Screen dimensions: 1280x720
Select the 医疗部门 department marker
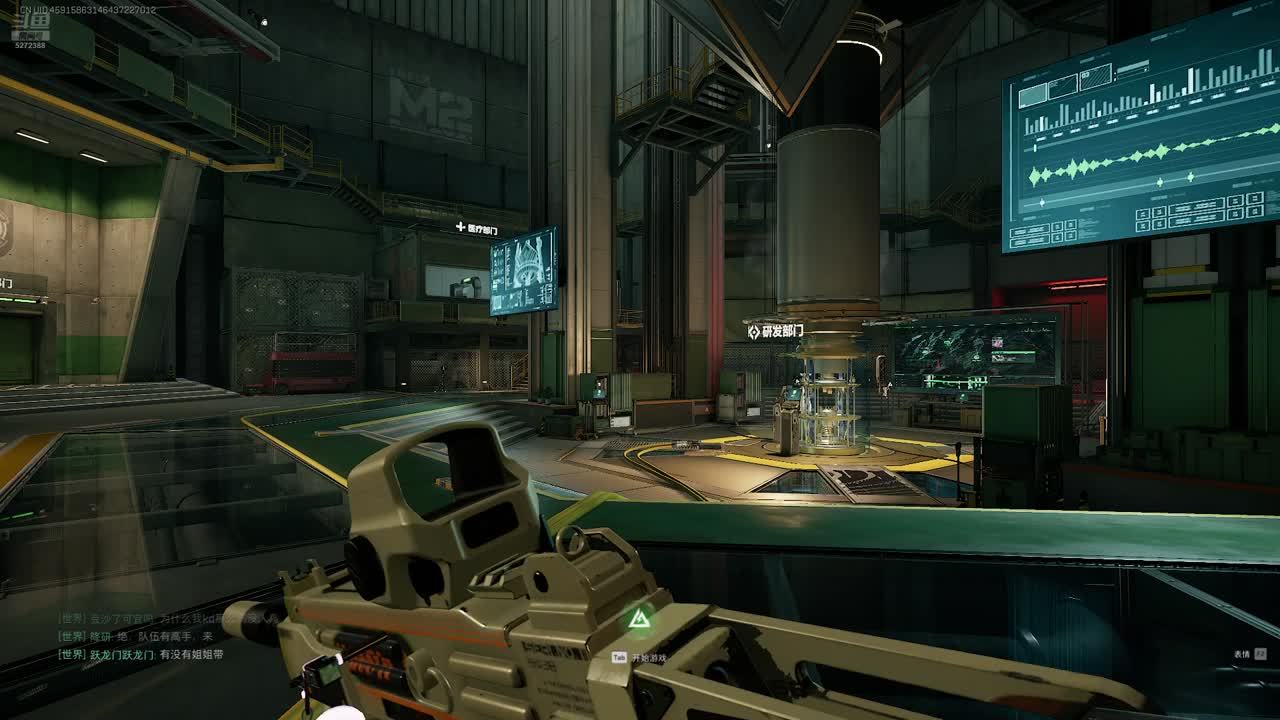tap(476, 229)
